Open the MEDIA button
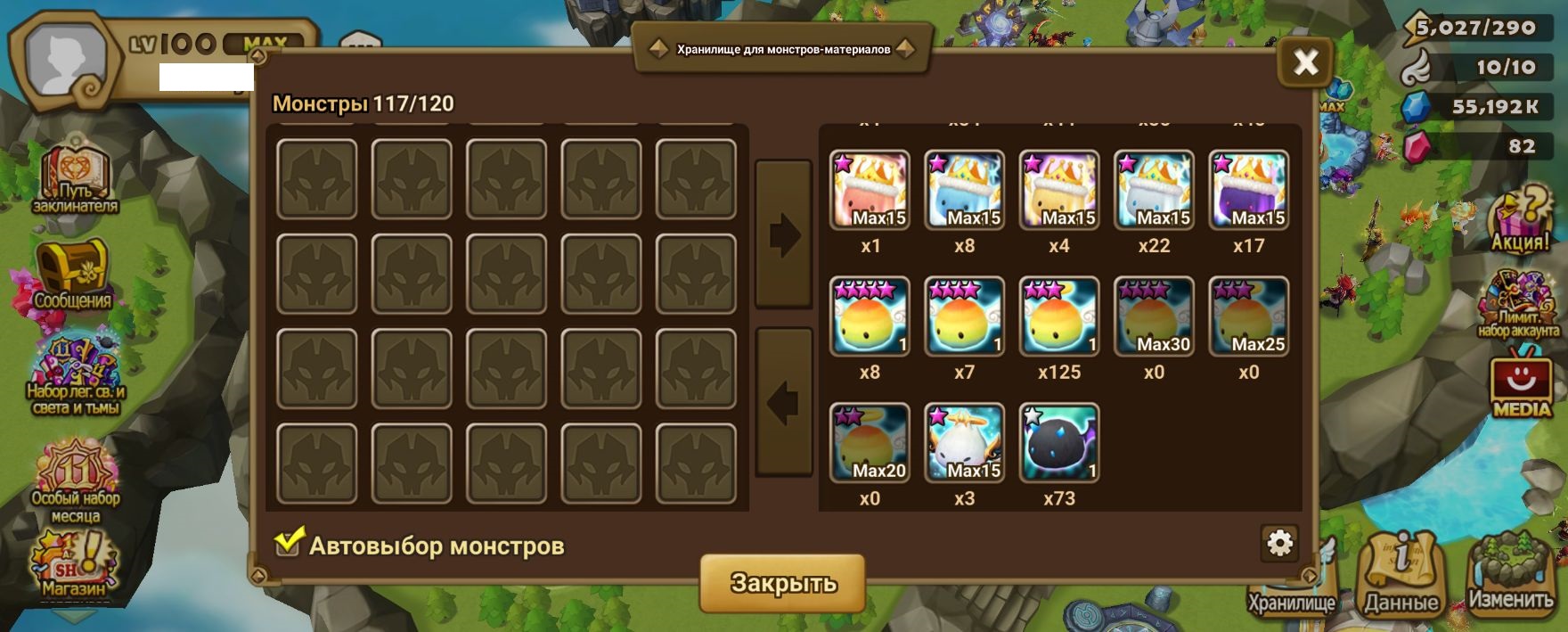The height and width of the screenshot is (632, 1568). [x=1521, y=385]
